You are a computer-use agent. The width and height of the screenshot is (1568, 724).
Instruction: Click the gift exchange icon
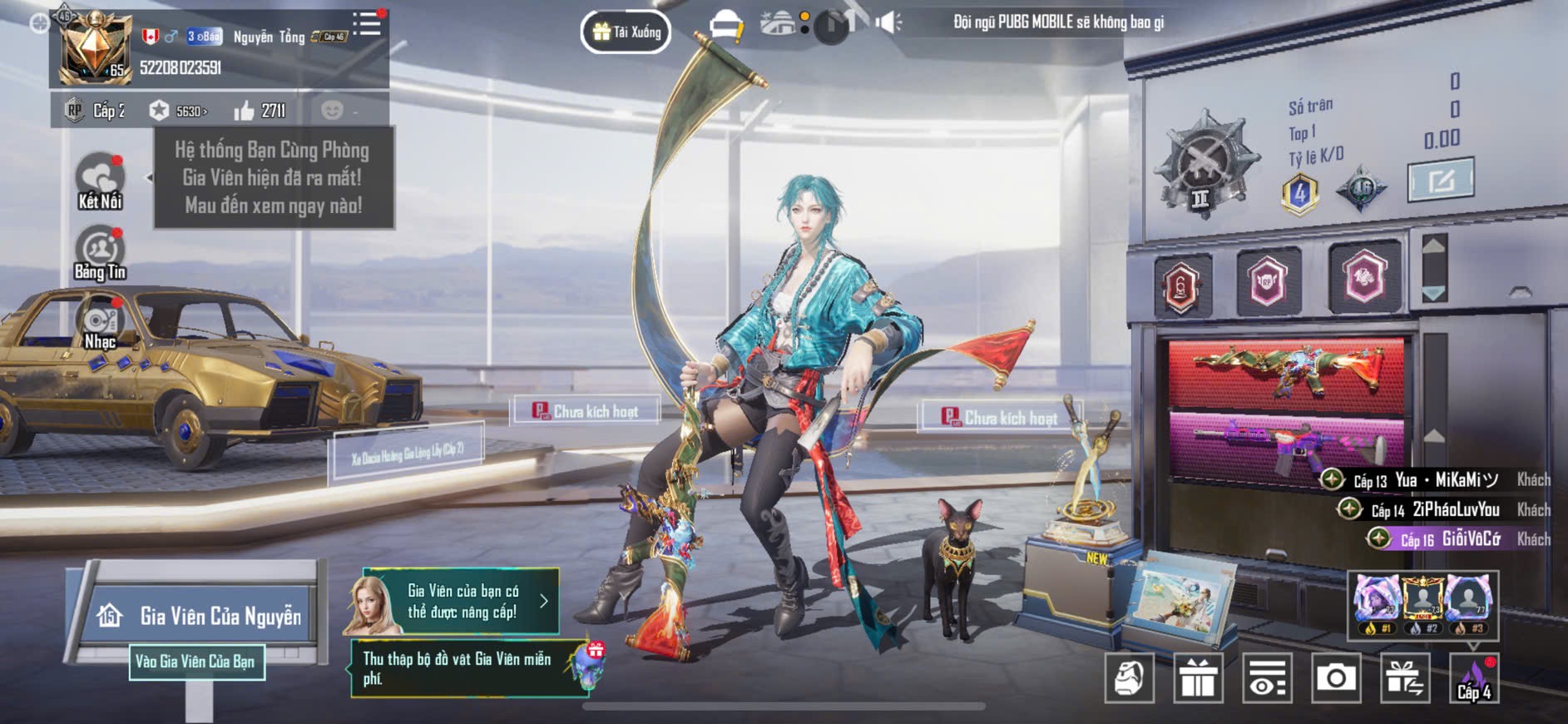1405,678
